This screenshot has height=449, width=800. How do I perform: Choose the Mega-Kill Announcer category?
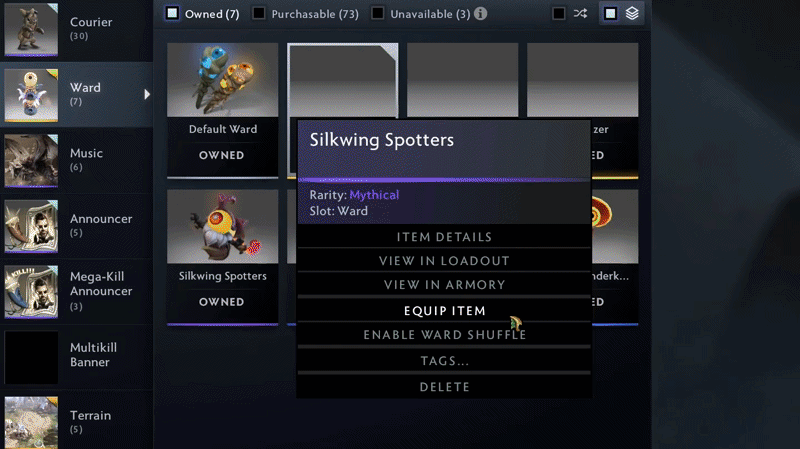75,290
